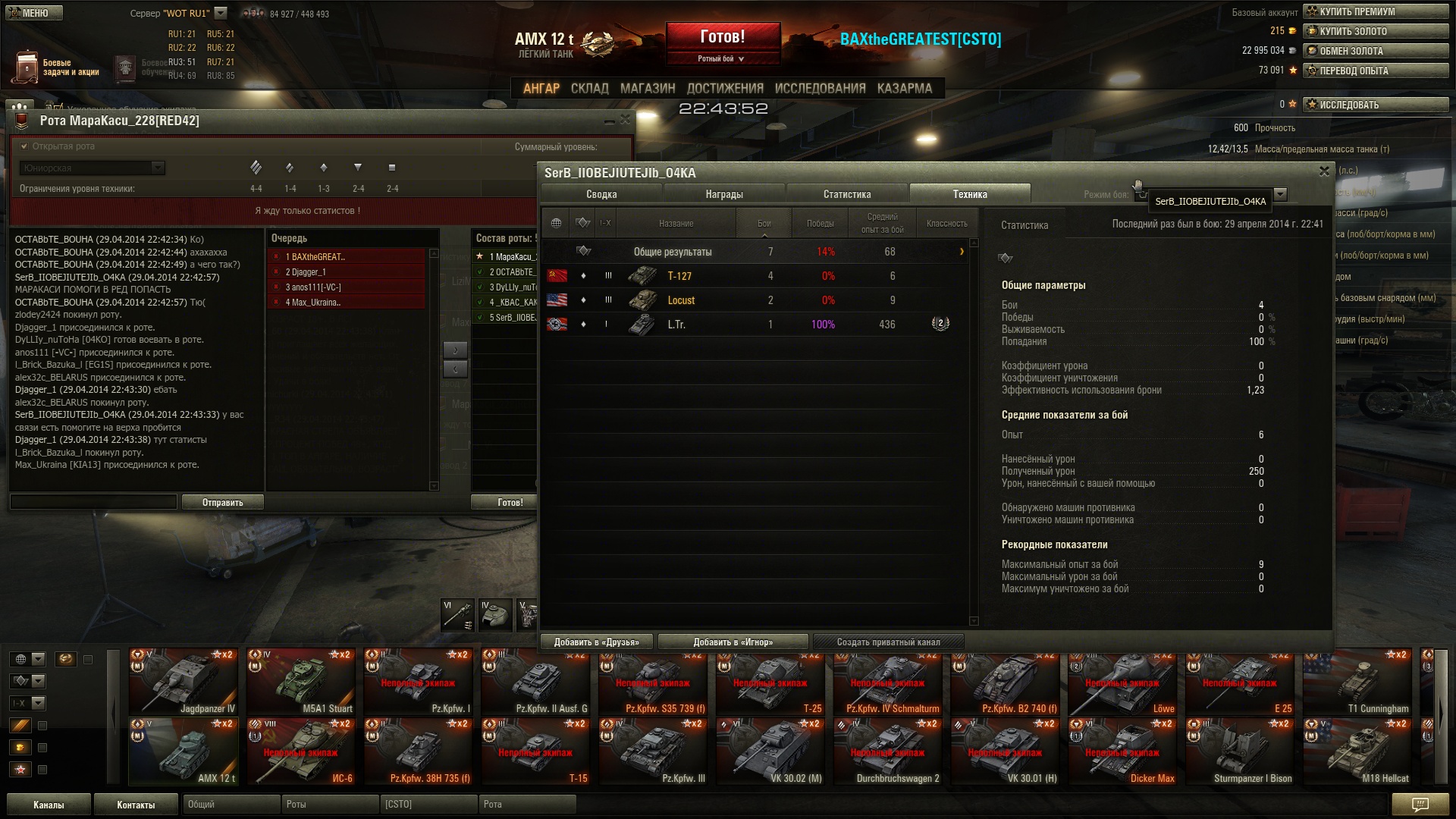Buy premium with КУПИТЬ ПРЕМИУМ

[x=1376, y=11]
